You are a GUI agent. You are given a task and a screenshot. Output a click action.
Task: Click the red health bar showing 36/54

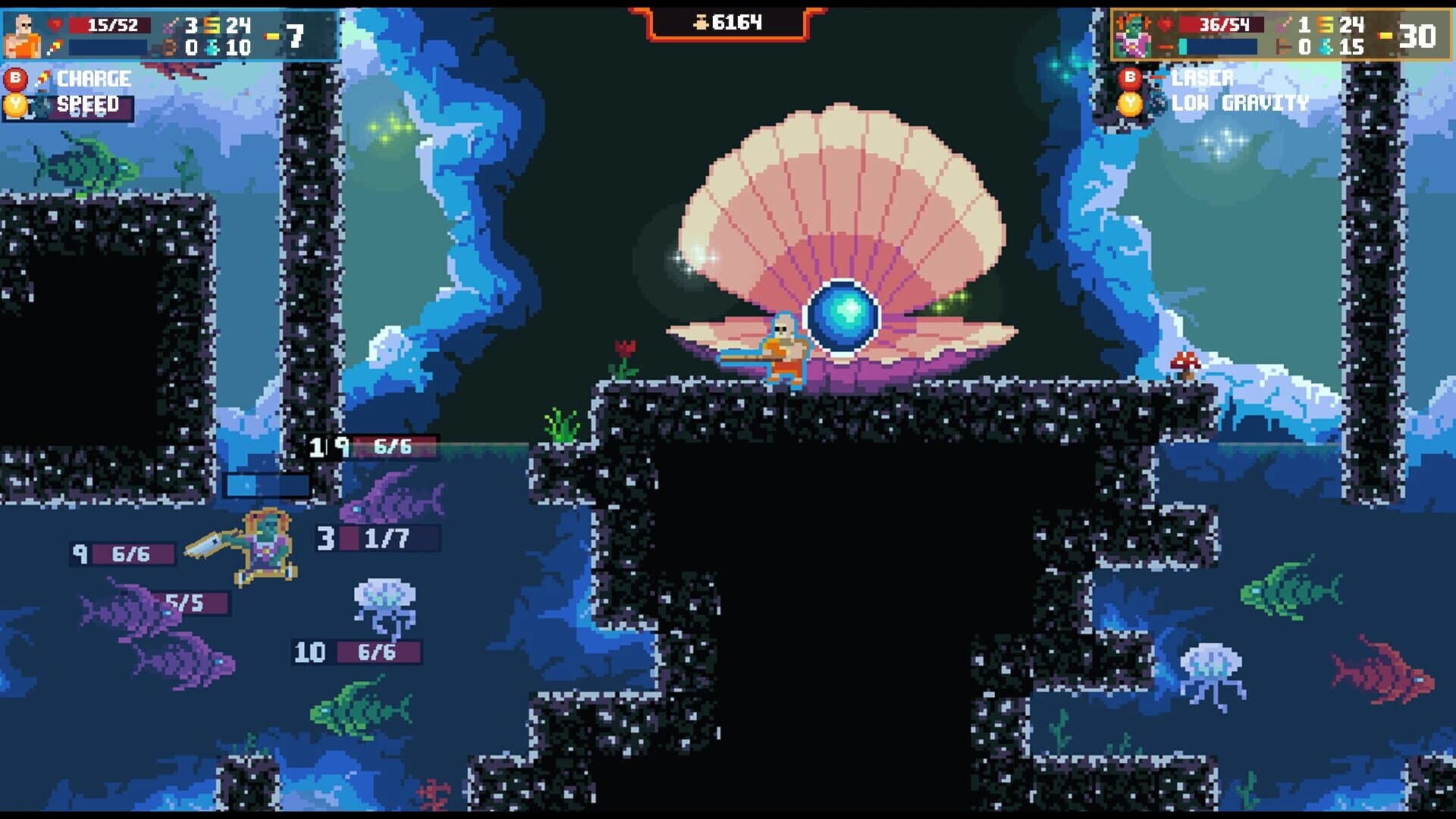click(x=1222, y=26)
